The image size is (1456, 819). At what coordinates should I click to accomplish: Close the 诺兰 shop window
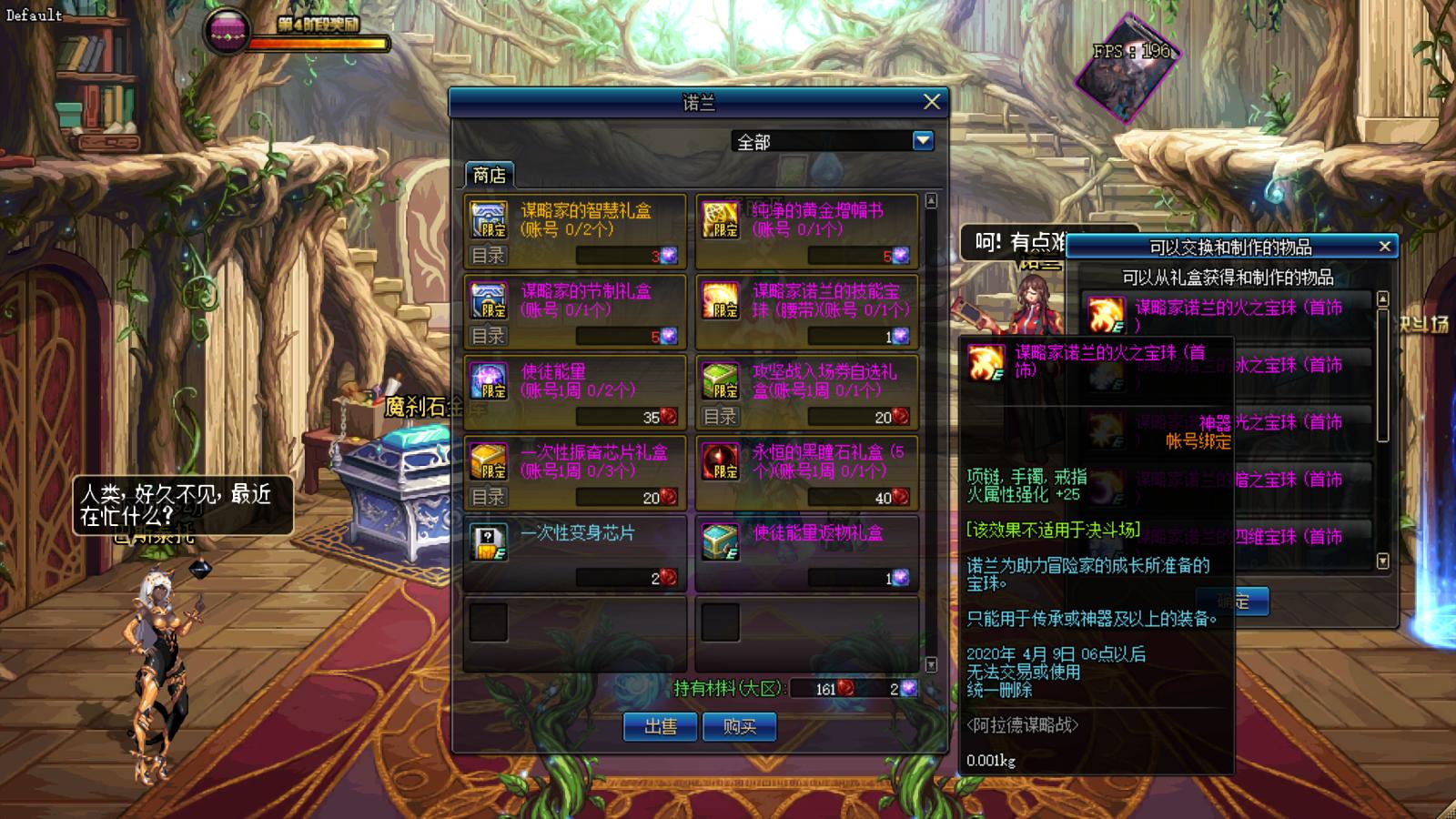click(x=931, y=102)
